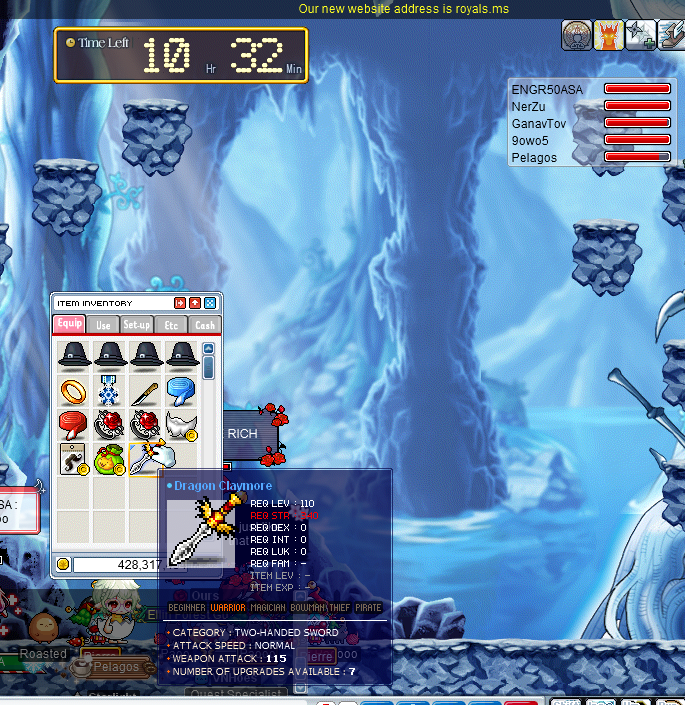Switch to the Etc tab
Viewport: 685px width, 705px height.
coord(171,324)
